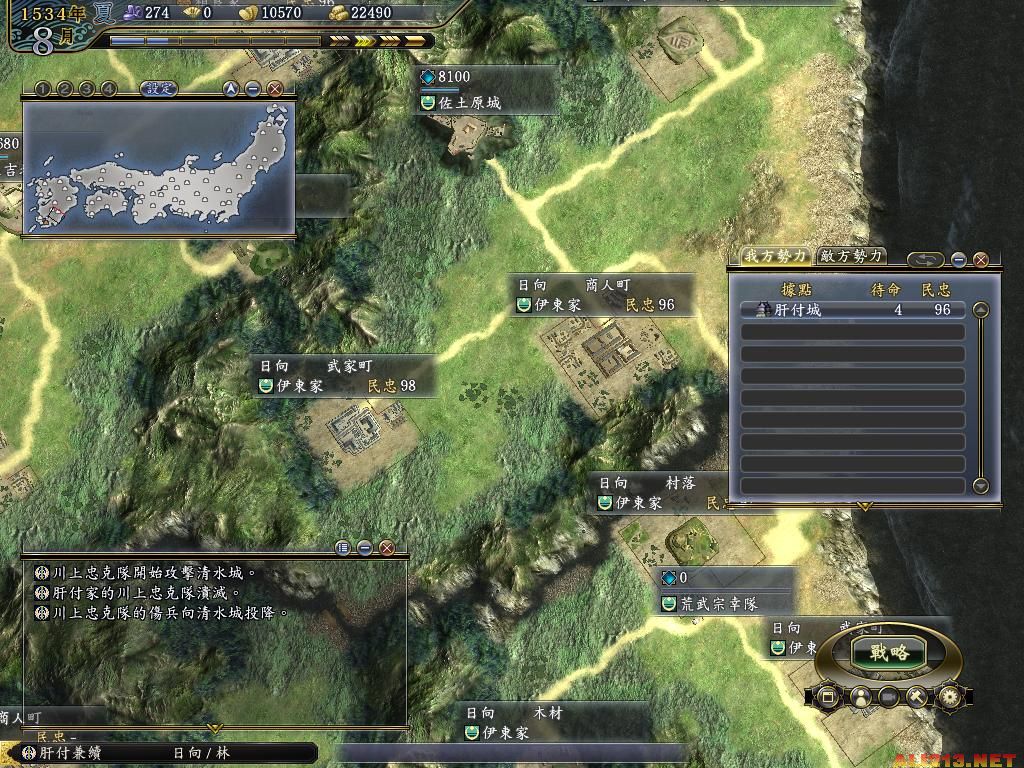
Task: Close the minimap panel
Action: coord(275,89)
